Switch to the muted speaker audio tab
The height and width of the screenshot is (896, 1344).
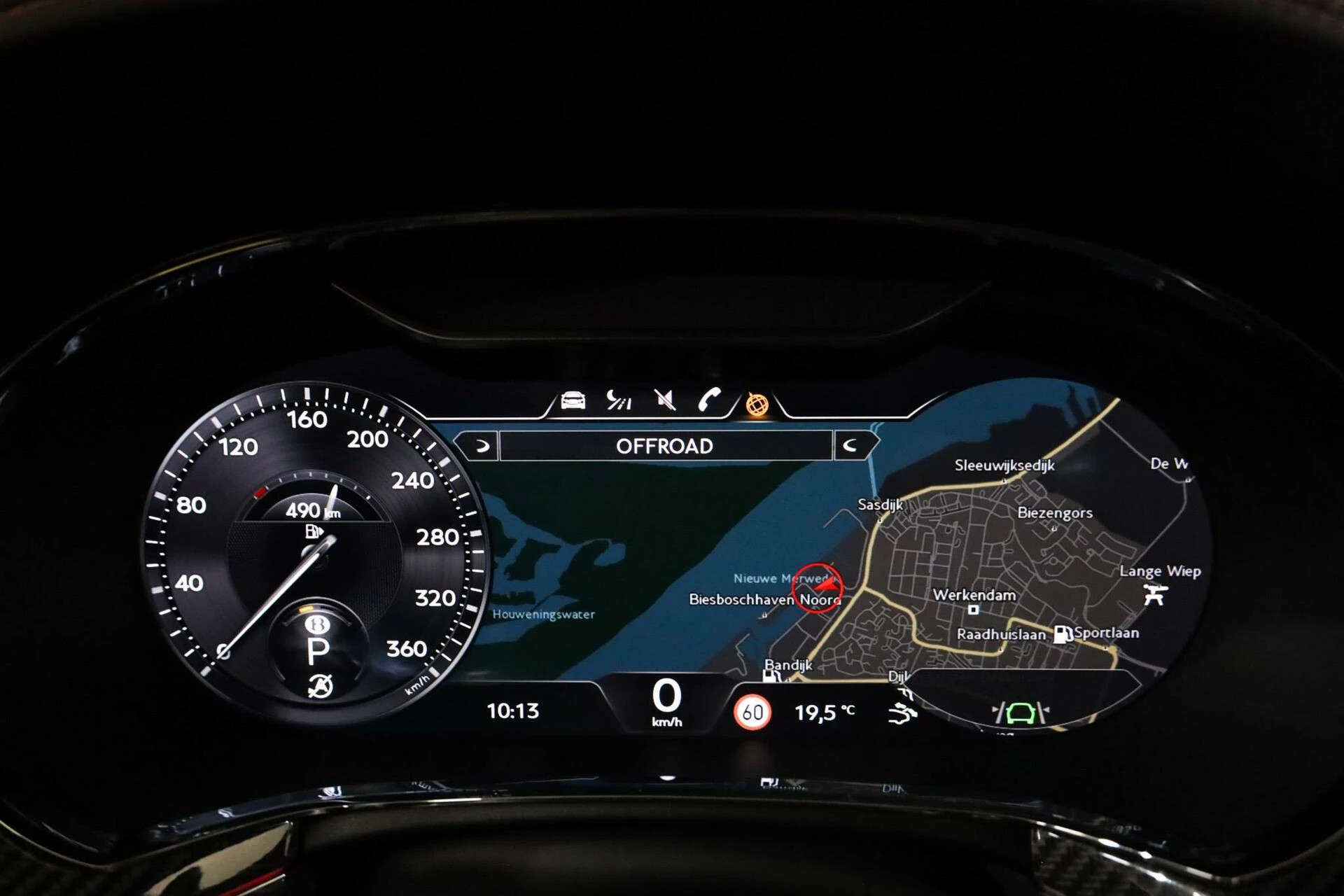coord(664,400)
